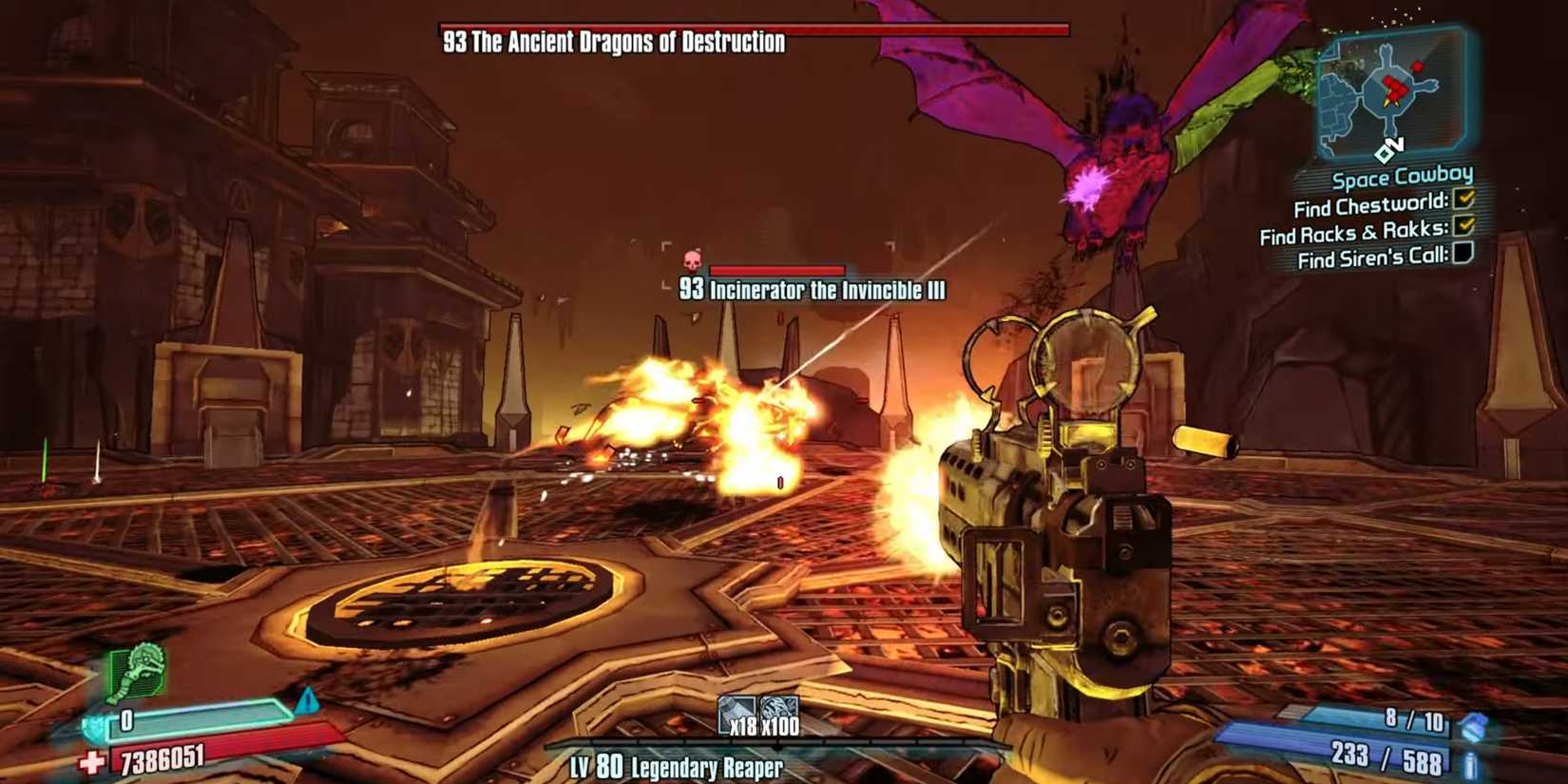
Task: Click the Find Racks & Rakks checkbox
Action: 1463,226
